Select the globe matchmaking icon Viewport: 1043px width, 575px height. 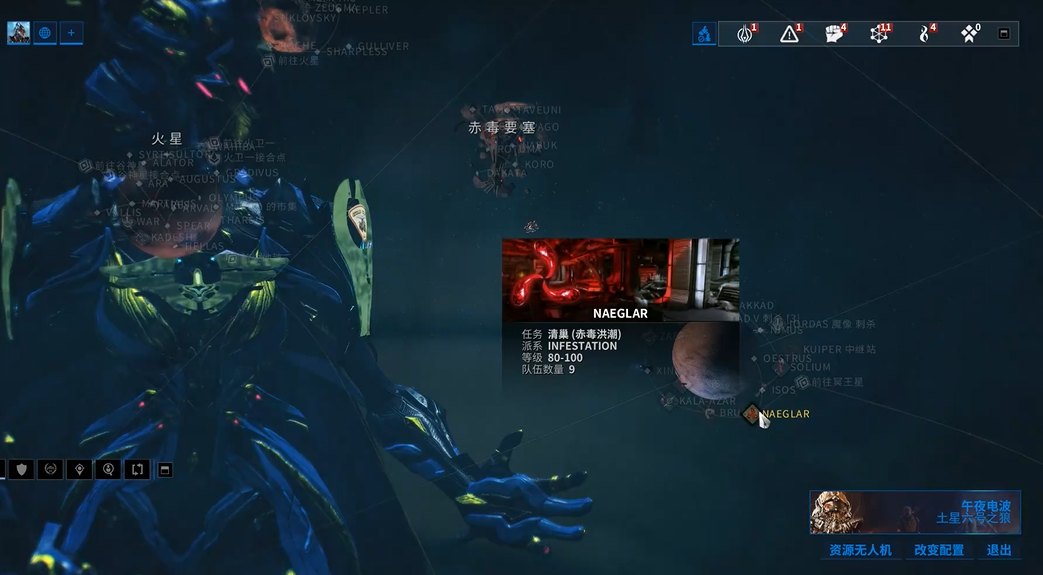45,33
